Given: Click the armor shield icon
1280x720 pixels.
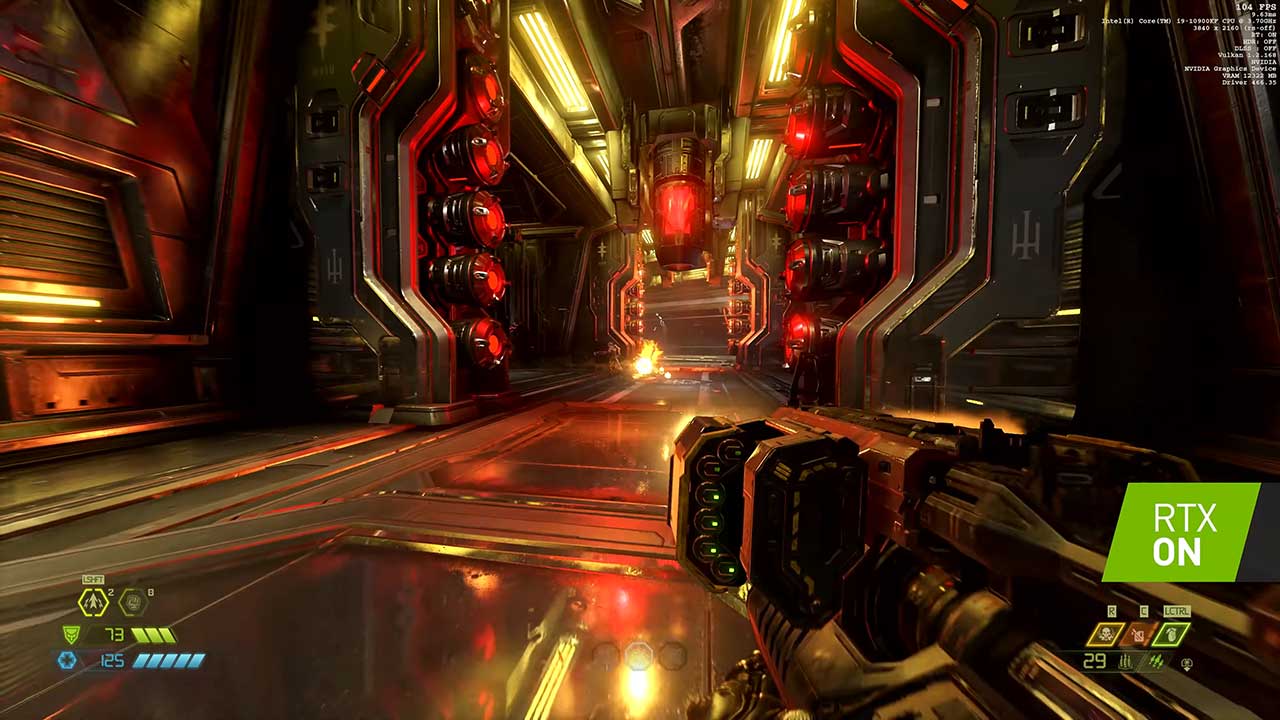Looking at the screenshot, I should point(71,634).
